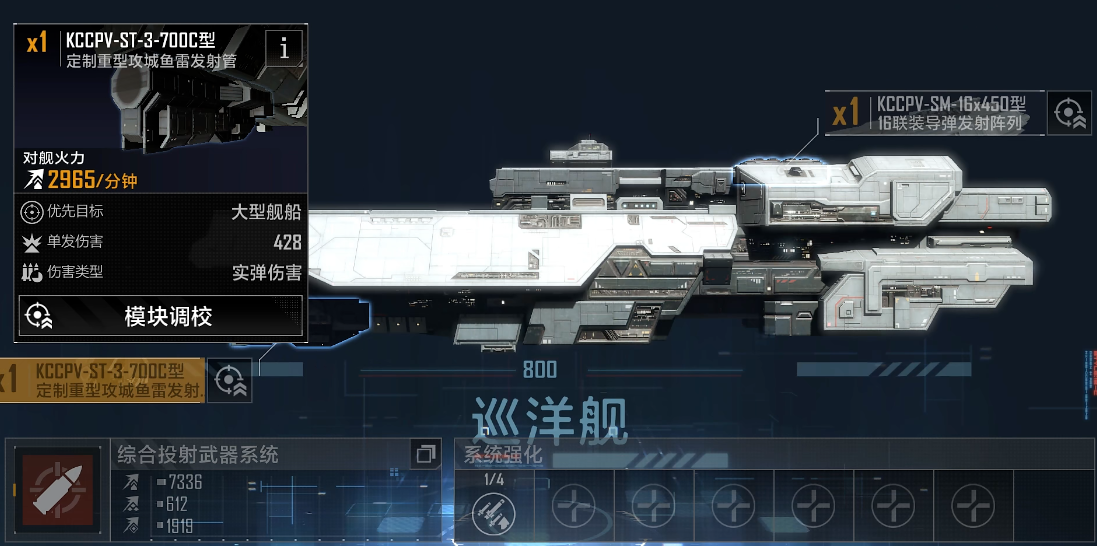Expand the 综合投射武器系统 panel window icon
The image size is (1097, 546).
[425, 454]
